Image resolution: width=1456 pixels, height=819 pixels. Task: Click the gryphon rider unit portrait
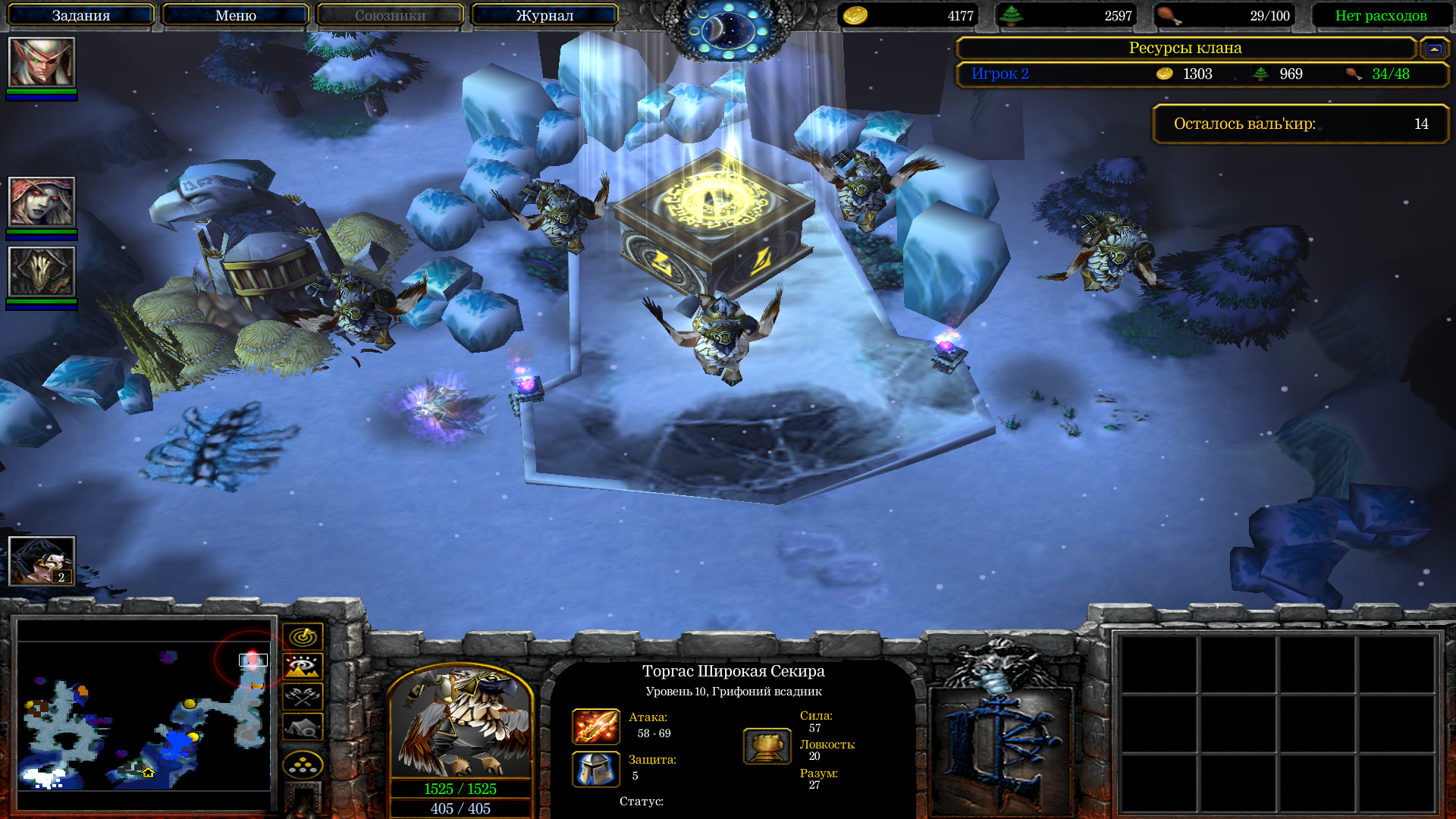coord(460,722)
